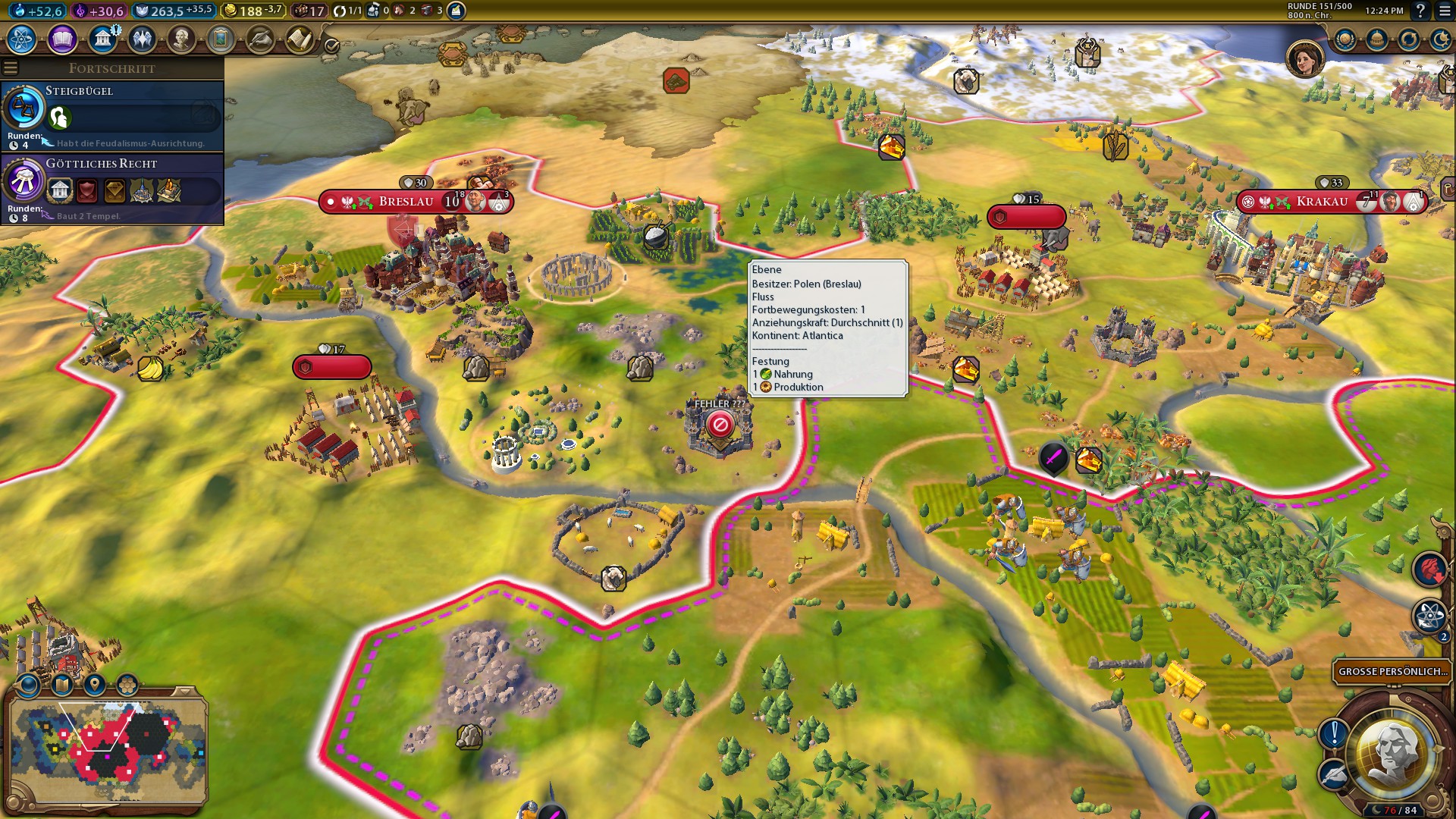
Task: Open world rankings laurel globe icon
Action: point(1345,39)
